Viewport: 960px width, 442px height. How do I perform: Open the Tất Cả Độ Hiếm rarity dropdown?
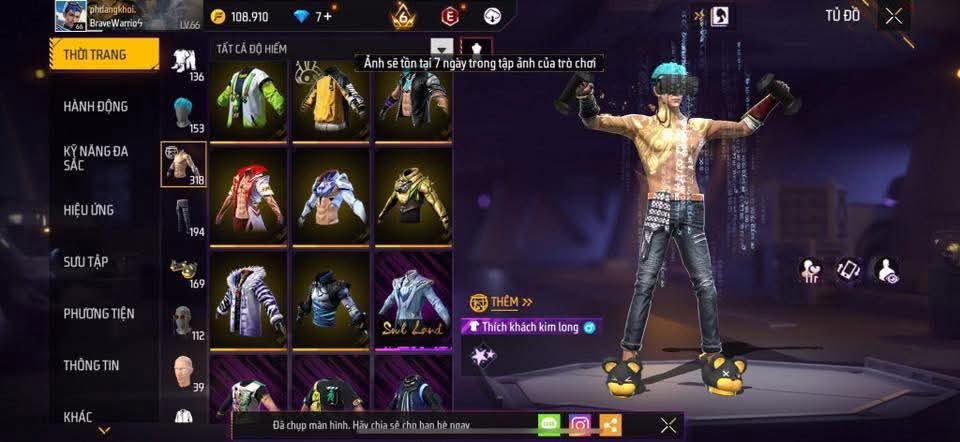pyautogui.click(x=441, y=48)
